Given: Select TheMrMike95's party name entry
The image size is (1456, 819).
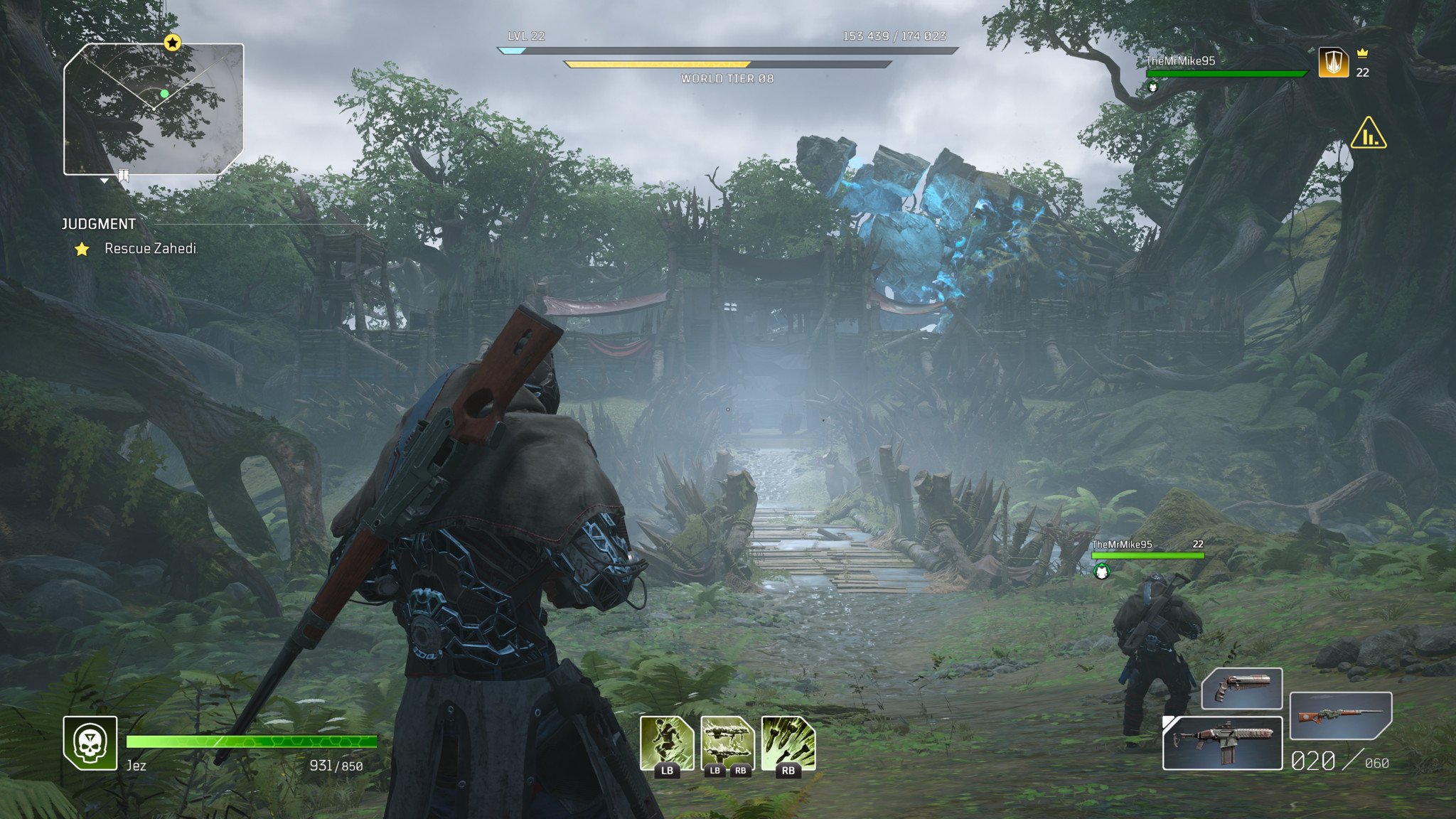Looking at the screenshot, I should [1180, 61].
